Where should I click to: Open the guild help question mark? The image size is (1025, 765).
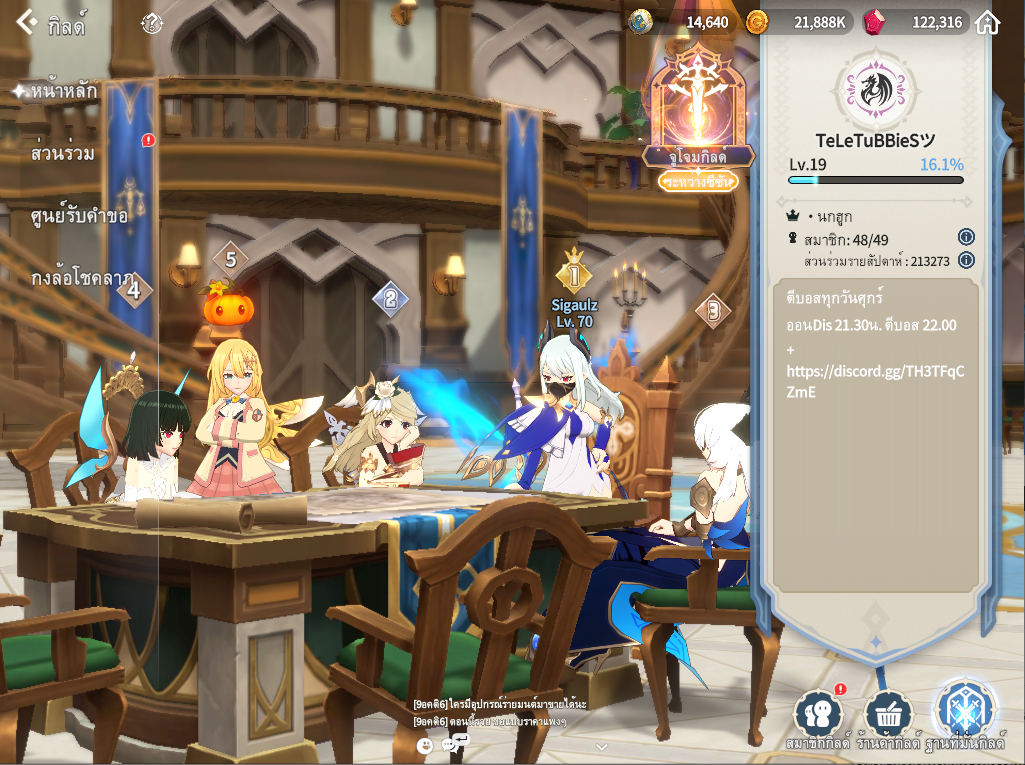pos(151,23)
